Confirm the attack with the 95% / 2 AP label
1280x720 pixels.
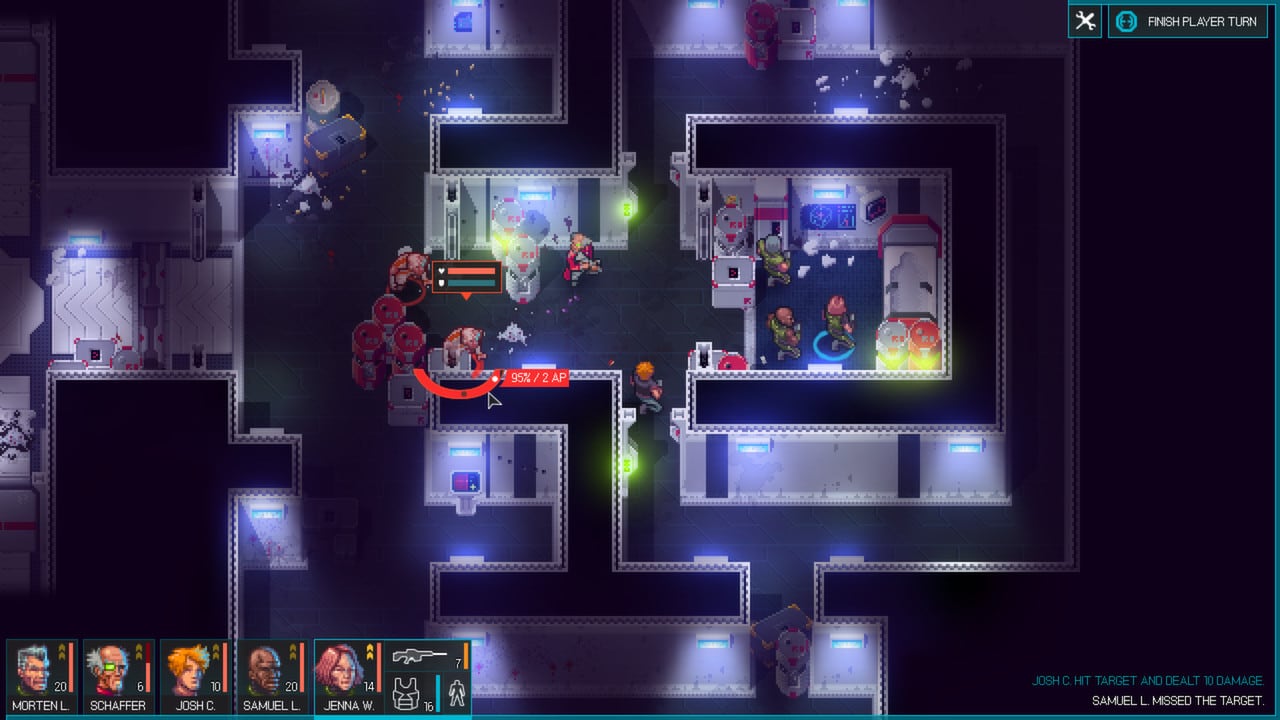tap(537, 378)
